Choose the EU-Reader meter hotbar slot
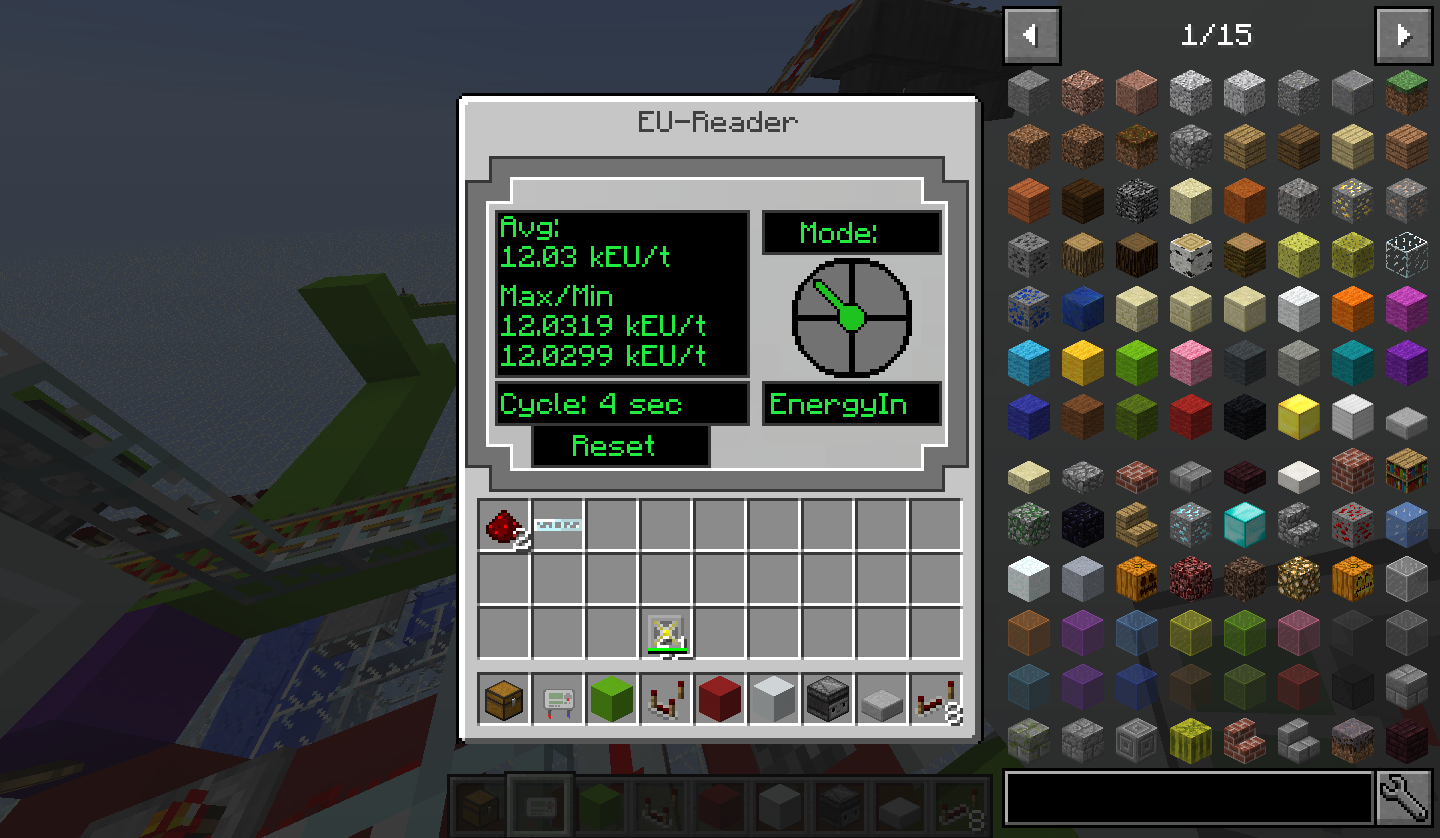The width and height of the screenshot is (1440, 838). pos(558,699)
